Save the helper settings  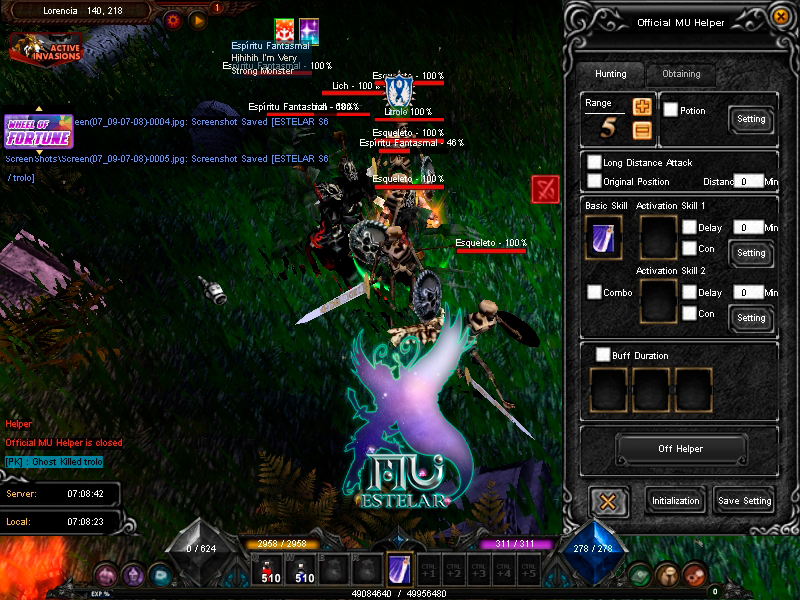(x=744, y=501)
